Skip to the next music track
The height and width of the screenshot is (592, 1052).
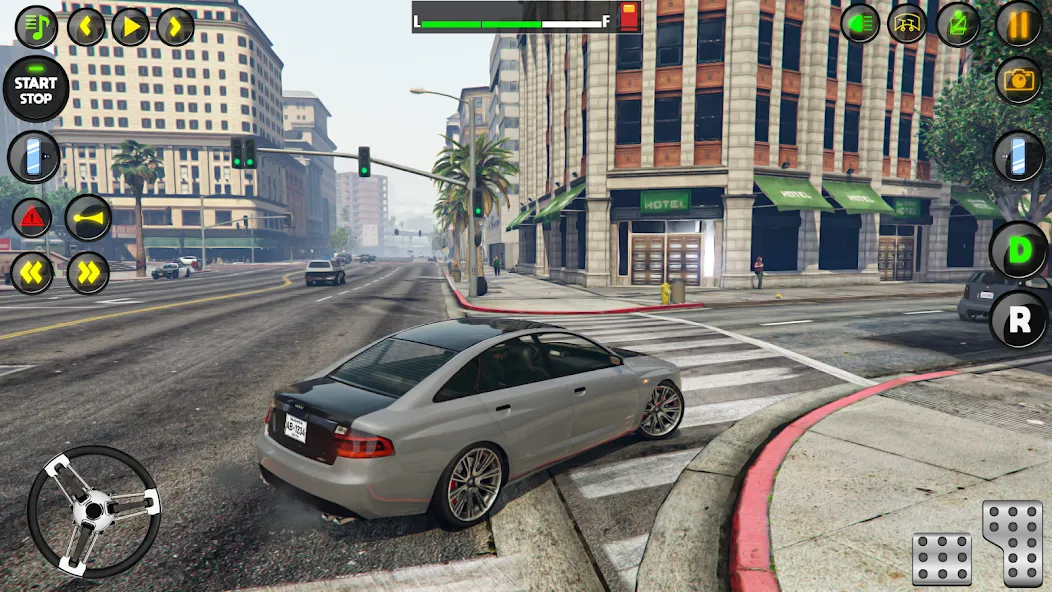pyautogui.click(x=175, y=26)
